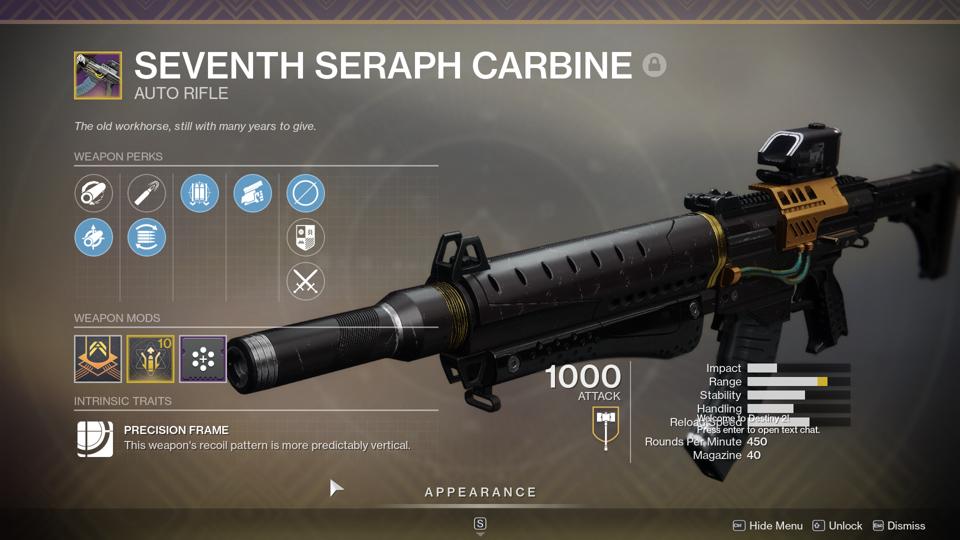Enable the crossed swords kill tracker
Screen dimensions: 960x540
pos(305,282)
